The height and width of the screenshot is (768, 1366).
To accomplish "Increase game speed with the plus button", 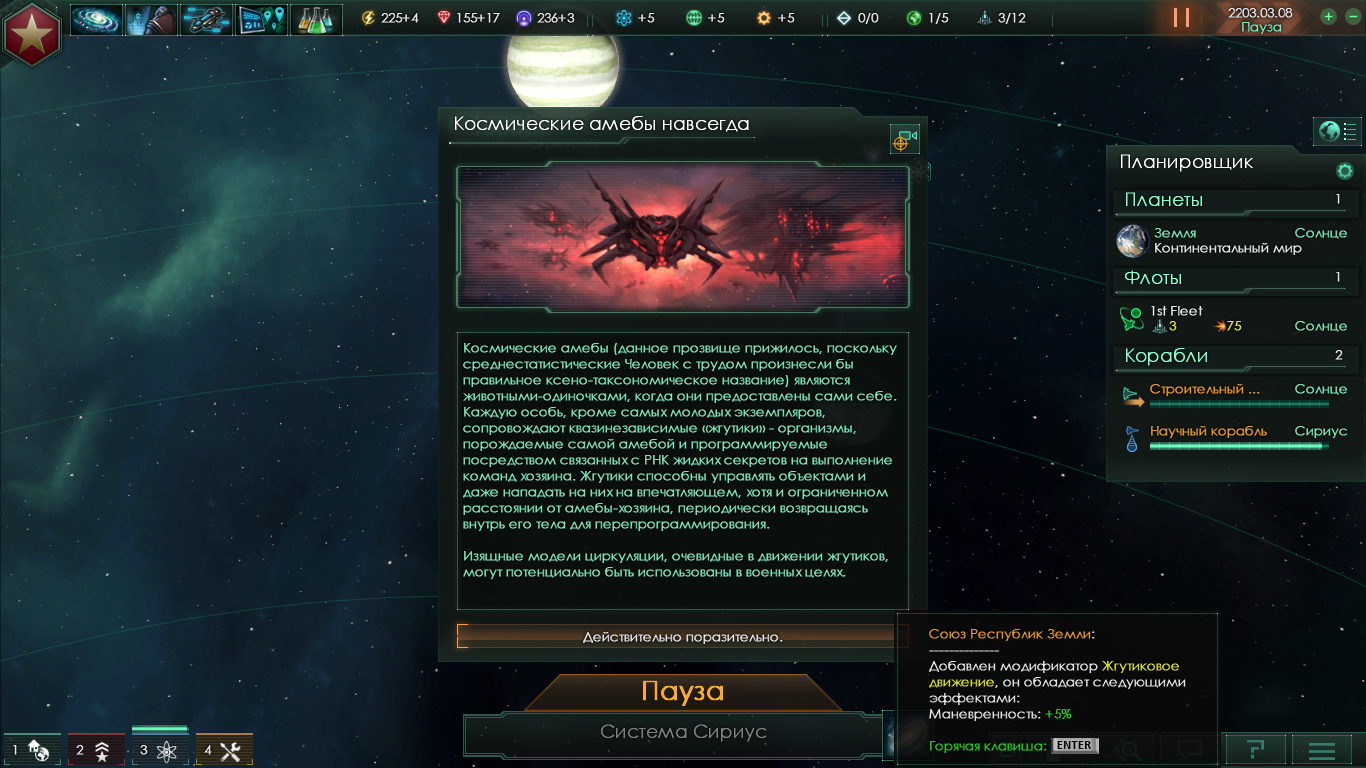I will pyautogui.click(x=1328, y=17).
